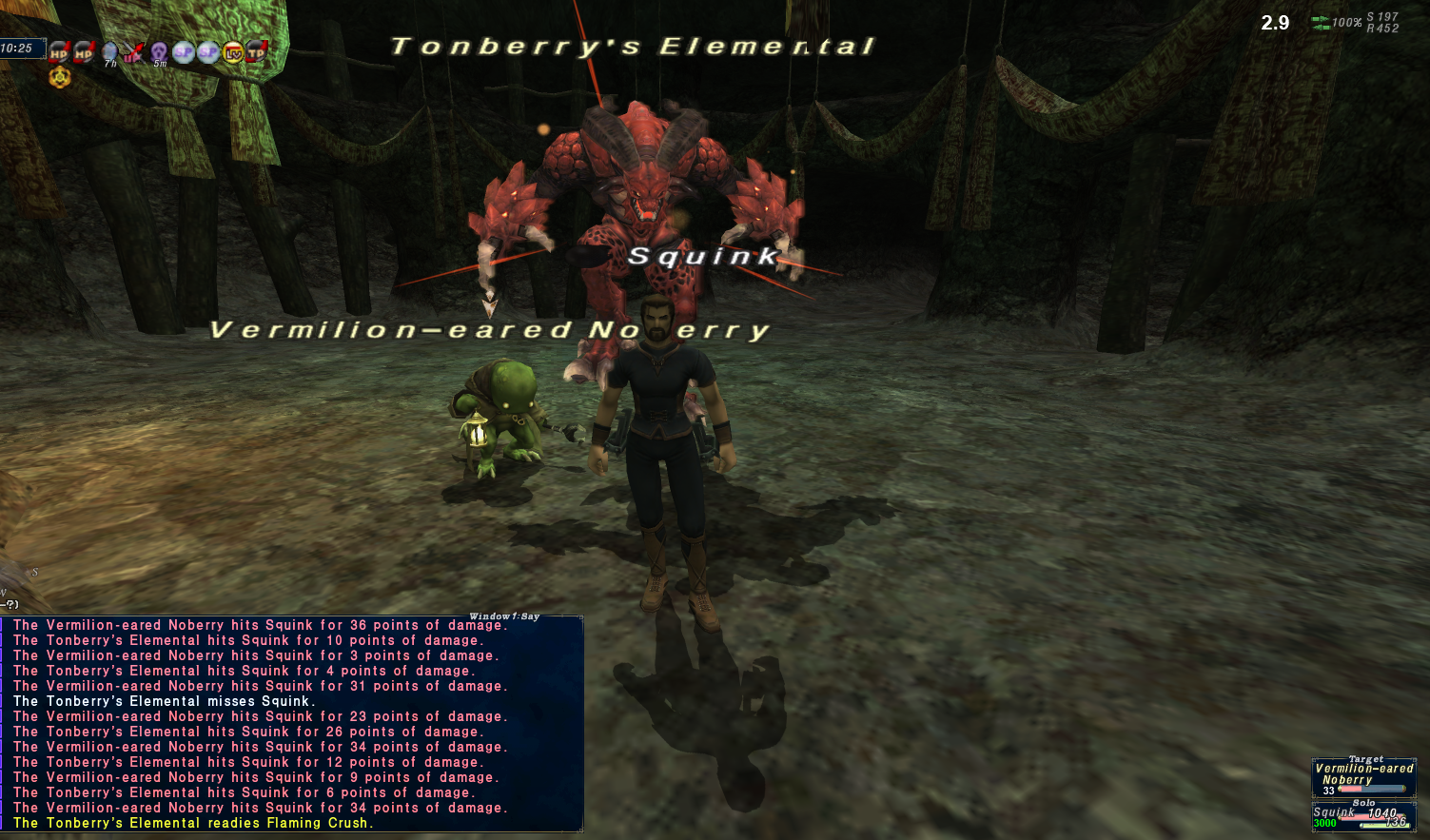
Task: Select the blue orb status icon marked 7h
Action: click(x=109, y=53)
